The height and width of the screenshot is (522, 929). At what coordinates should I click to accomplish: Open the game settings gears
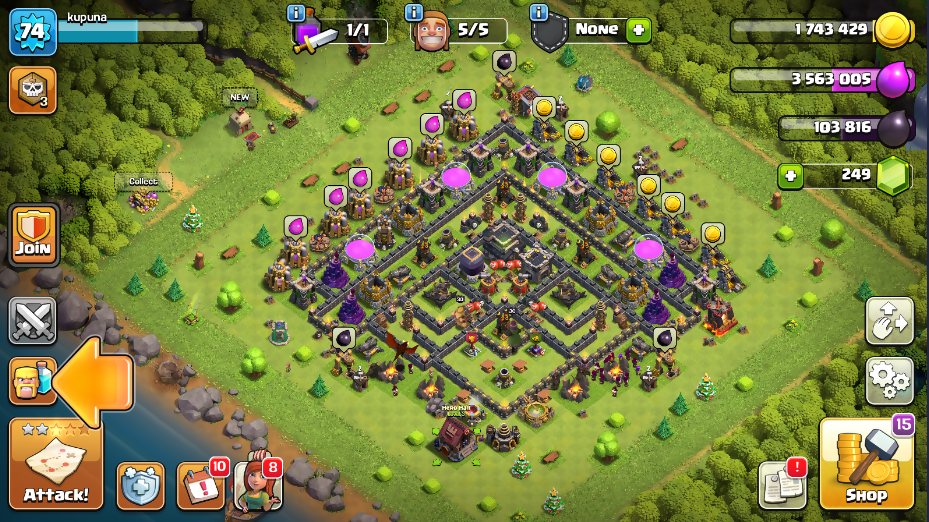(889, 379)
